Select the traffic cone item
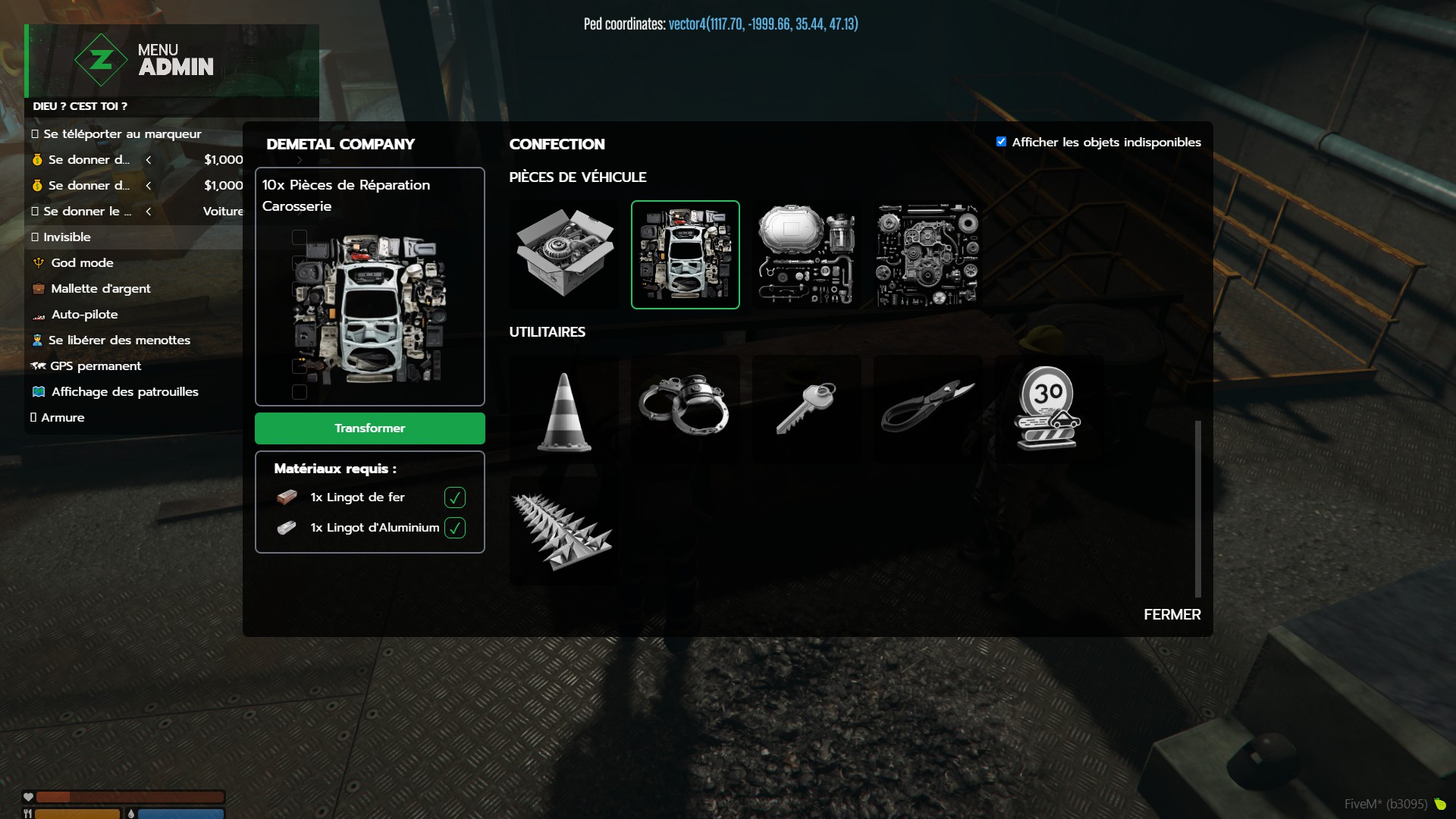 tap(564, 410)
